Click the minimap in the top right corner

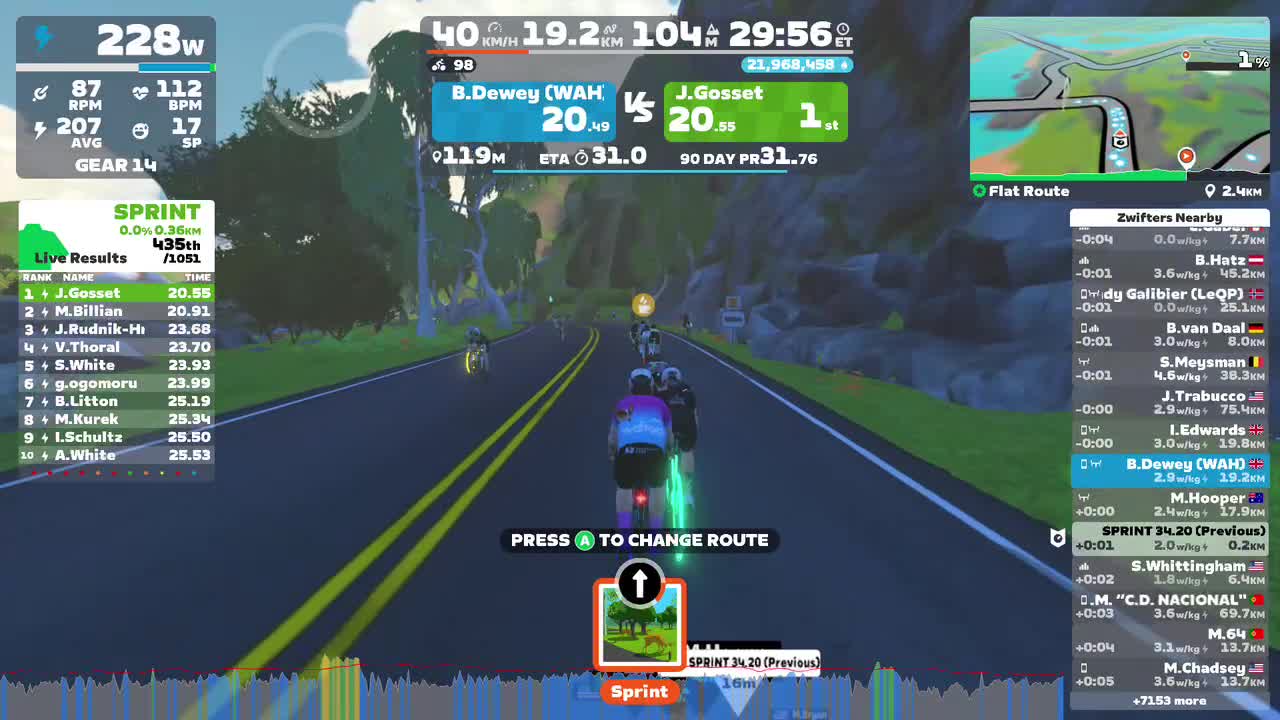1120,95
